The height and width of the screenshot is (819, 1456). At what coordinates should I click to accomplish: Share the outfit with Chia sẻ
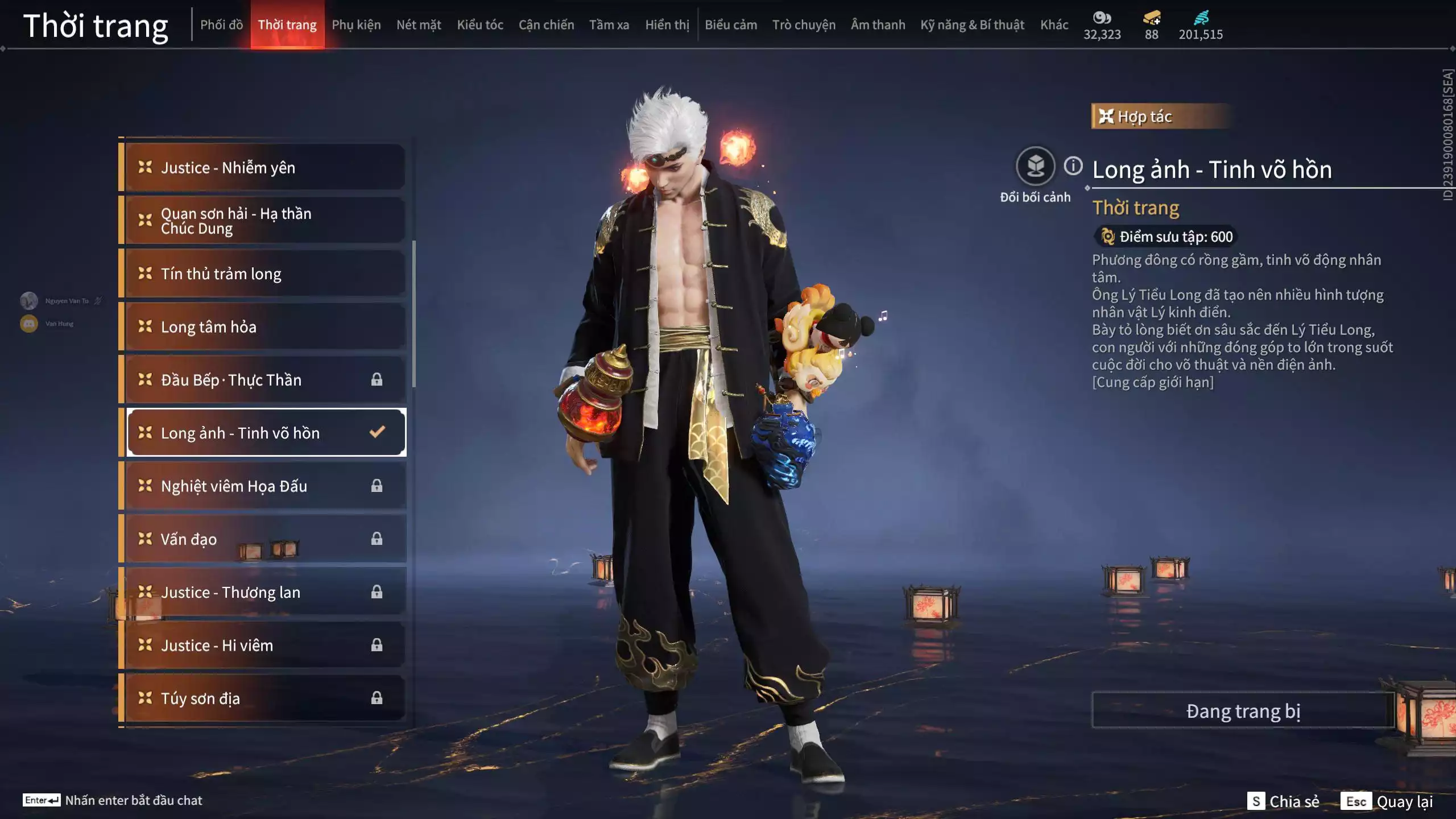tap(1283, 801)
